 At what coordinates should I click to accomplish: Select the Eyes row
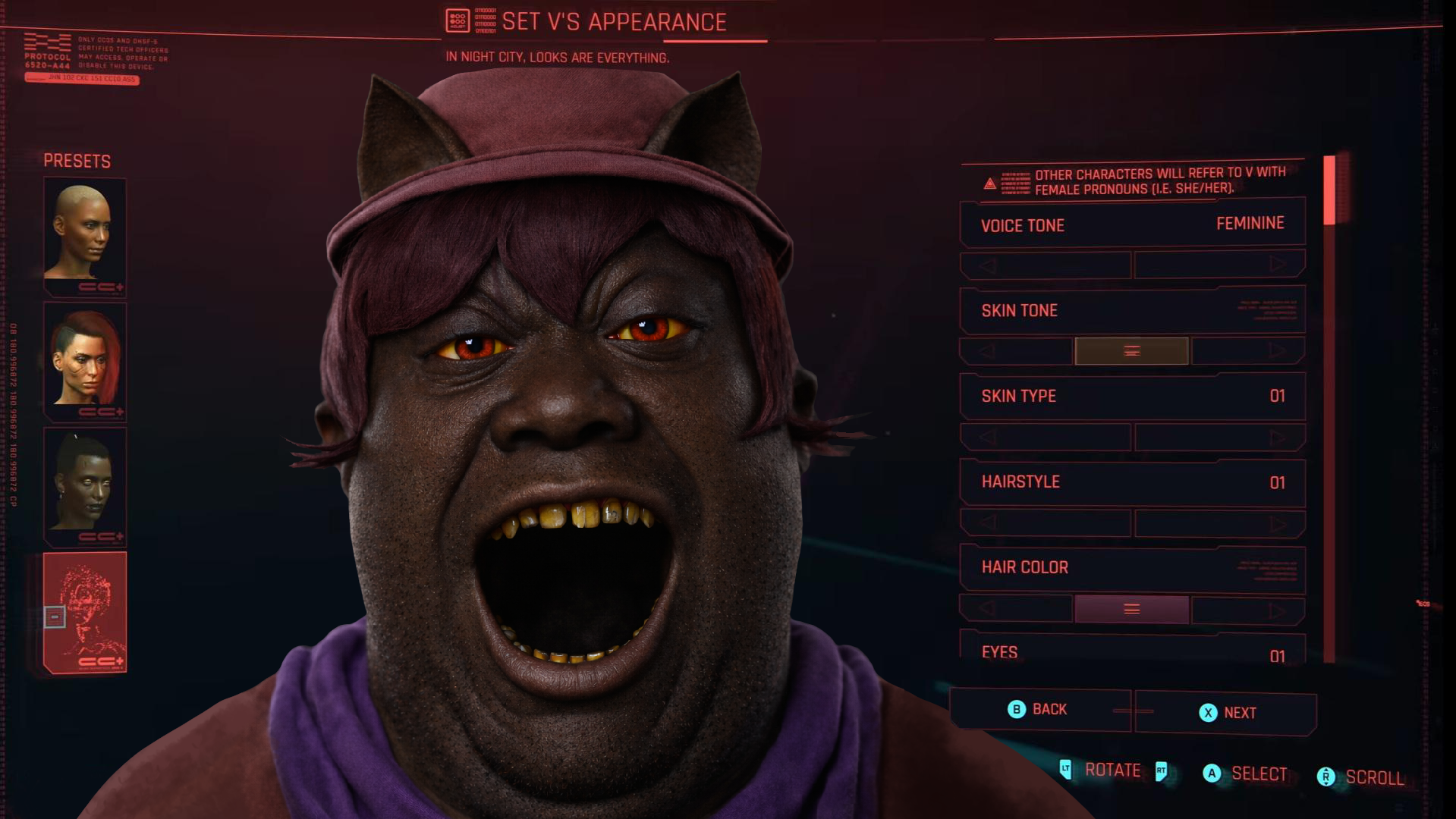pos(1131,652)
